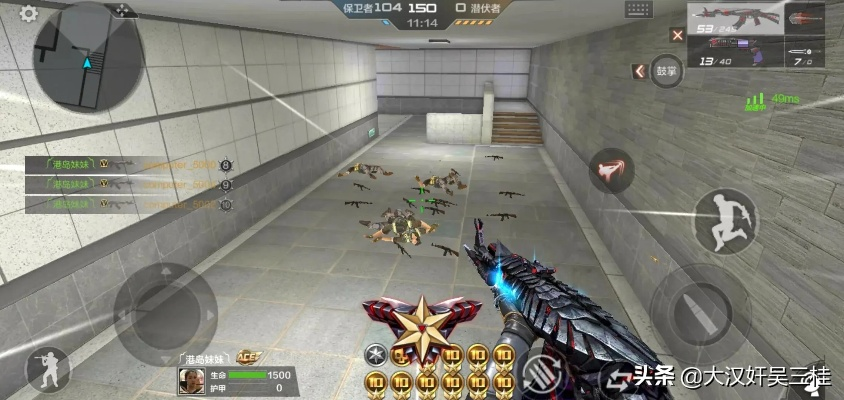Tap the 鼓掌 applause button
The image size is (844, 400).
(x=665, y=71)
